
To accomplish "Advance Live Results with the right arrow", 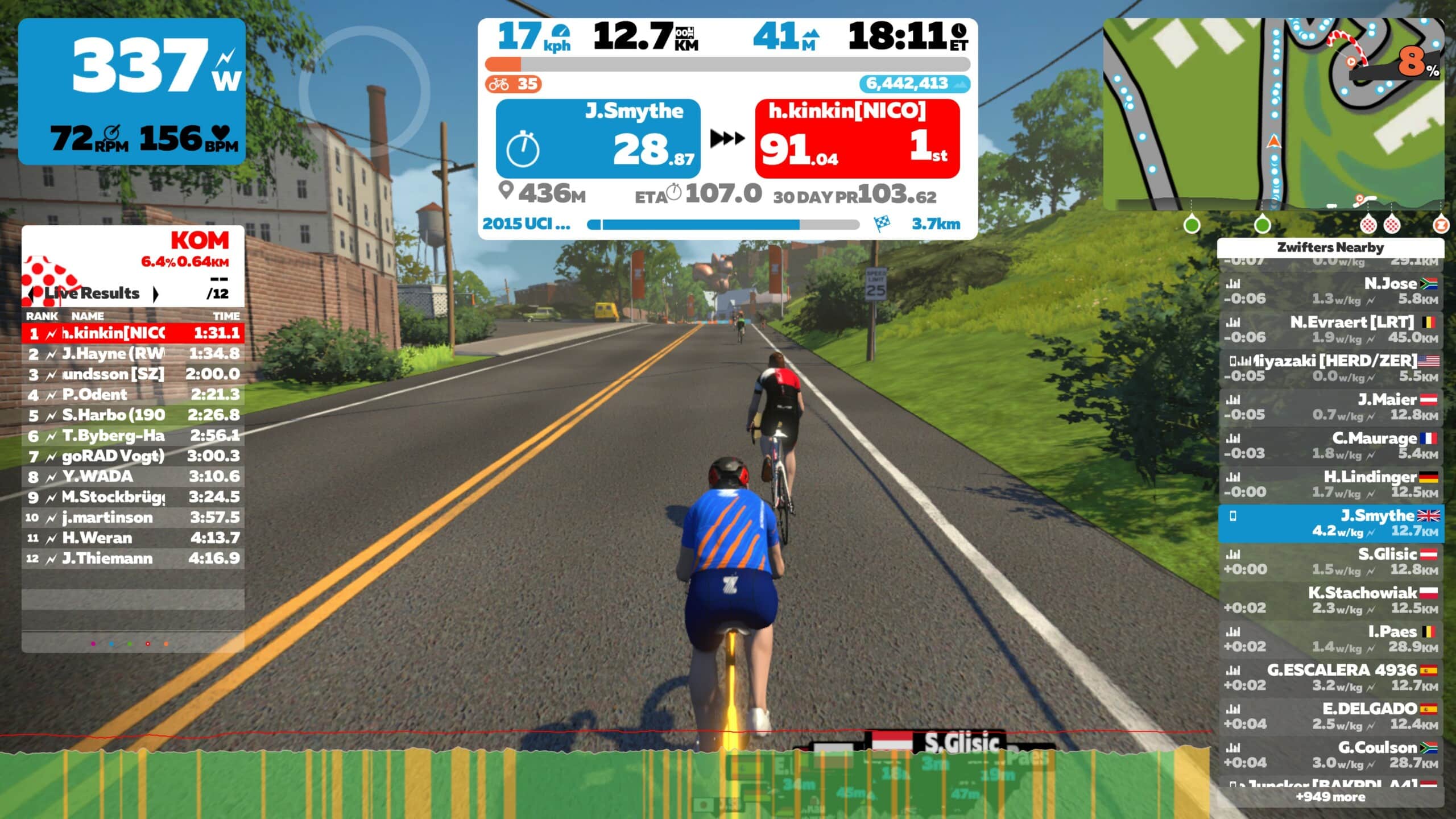I will click(x=155, y=293).
